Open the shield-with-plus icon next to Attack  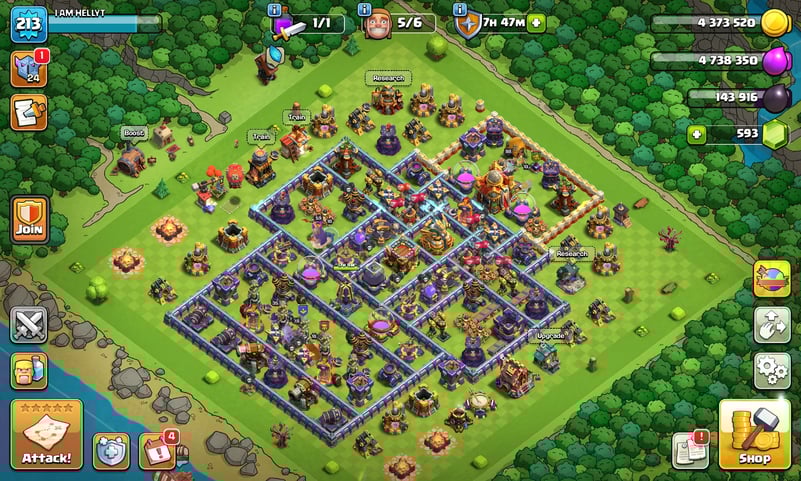tap(111, 451)
